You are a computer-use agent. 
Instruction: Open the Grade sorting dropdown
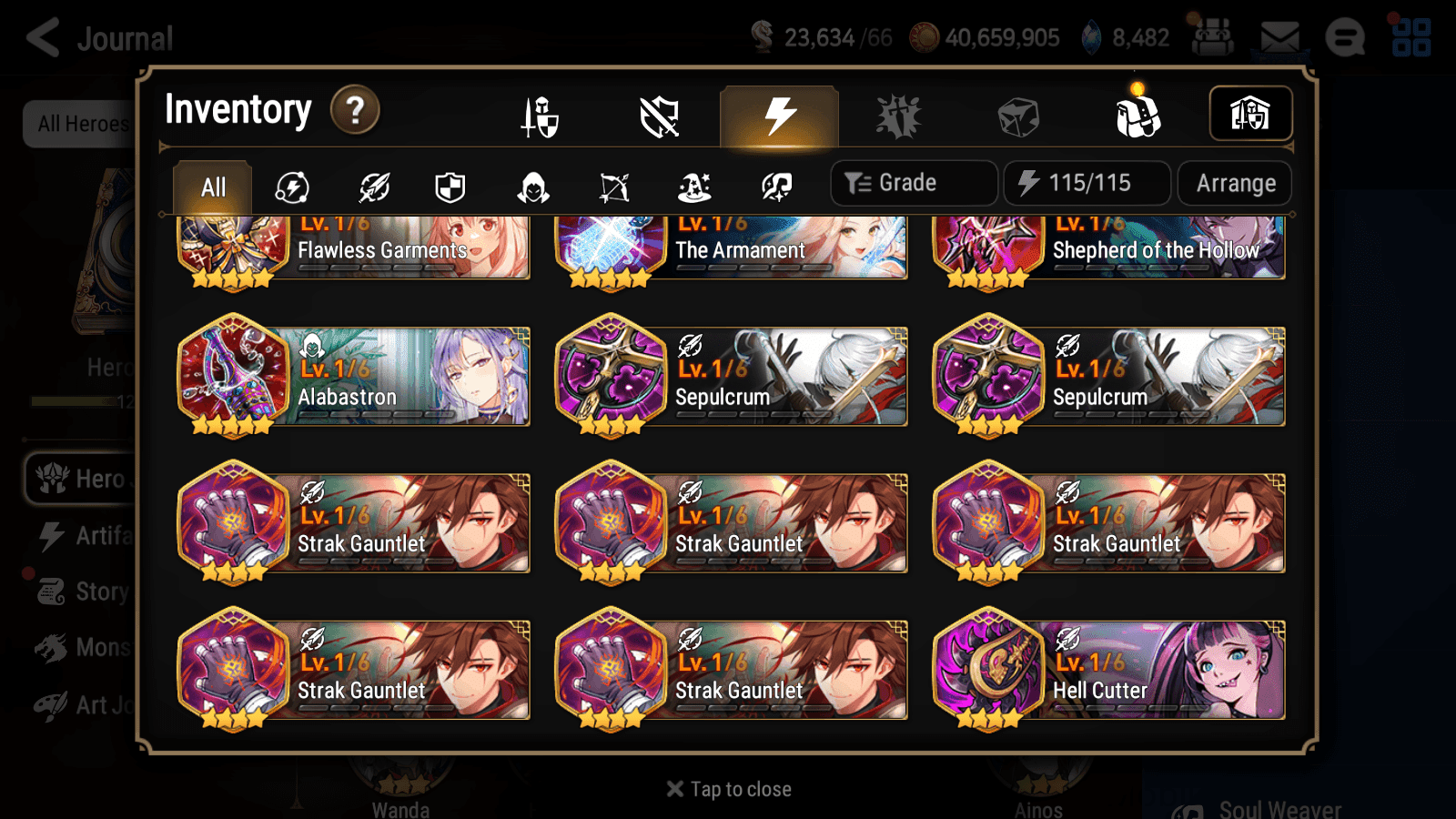coord(913,182)
